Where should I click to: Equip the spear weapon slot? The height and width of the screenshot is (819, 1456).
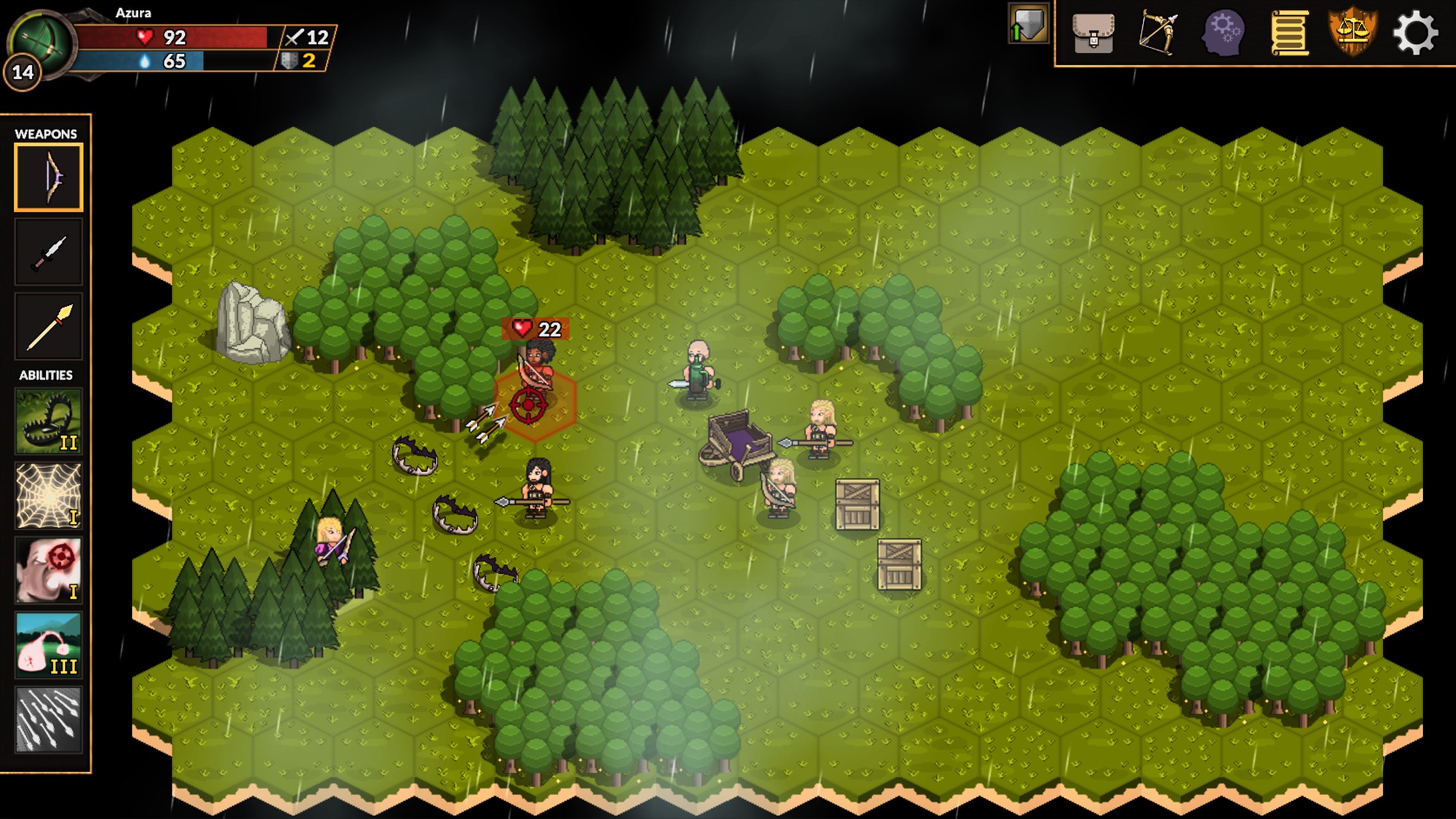(x=49, y=327)
